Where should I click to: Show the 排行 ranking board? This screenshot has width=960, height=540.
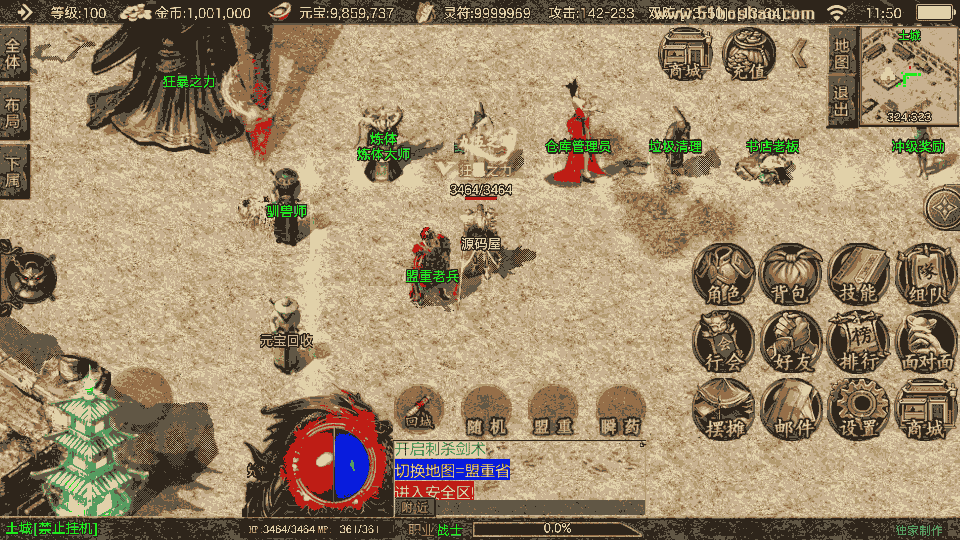pyautogui.click(x=858, y=342)
